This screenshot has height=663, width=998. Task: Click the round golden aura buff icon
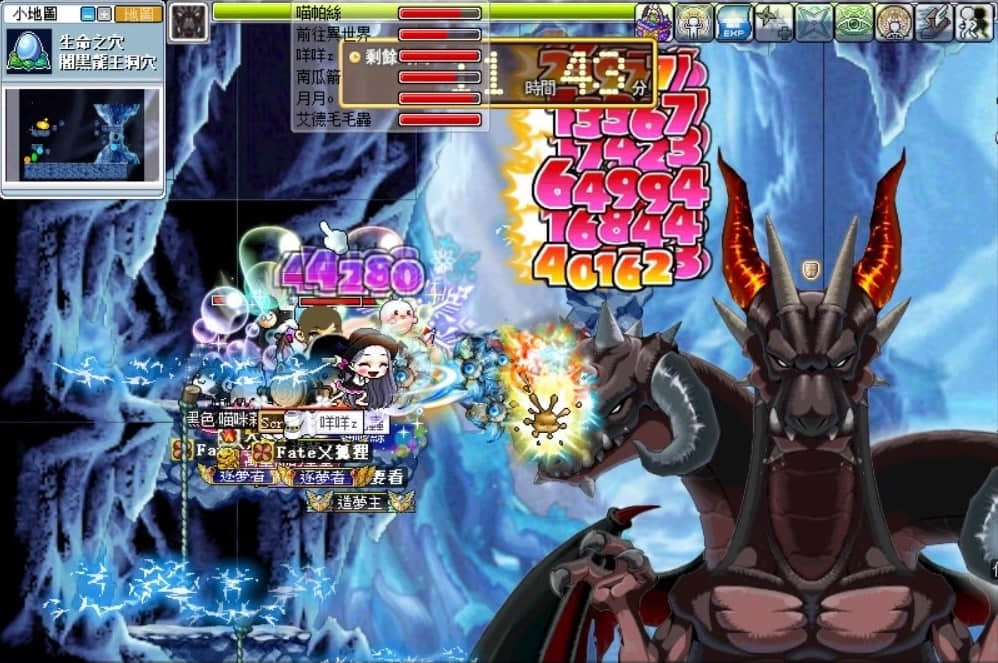click(894, 21)
